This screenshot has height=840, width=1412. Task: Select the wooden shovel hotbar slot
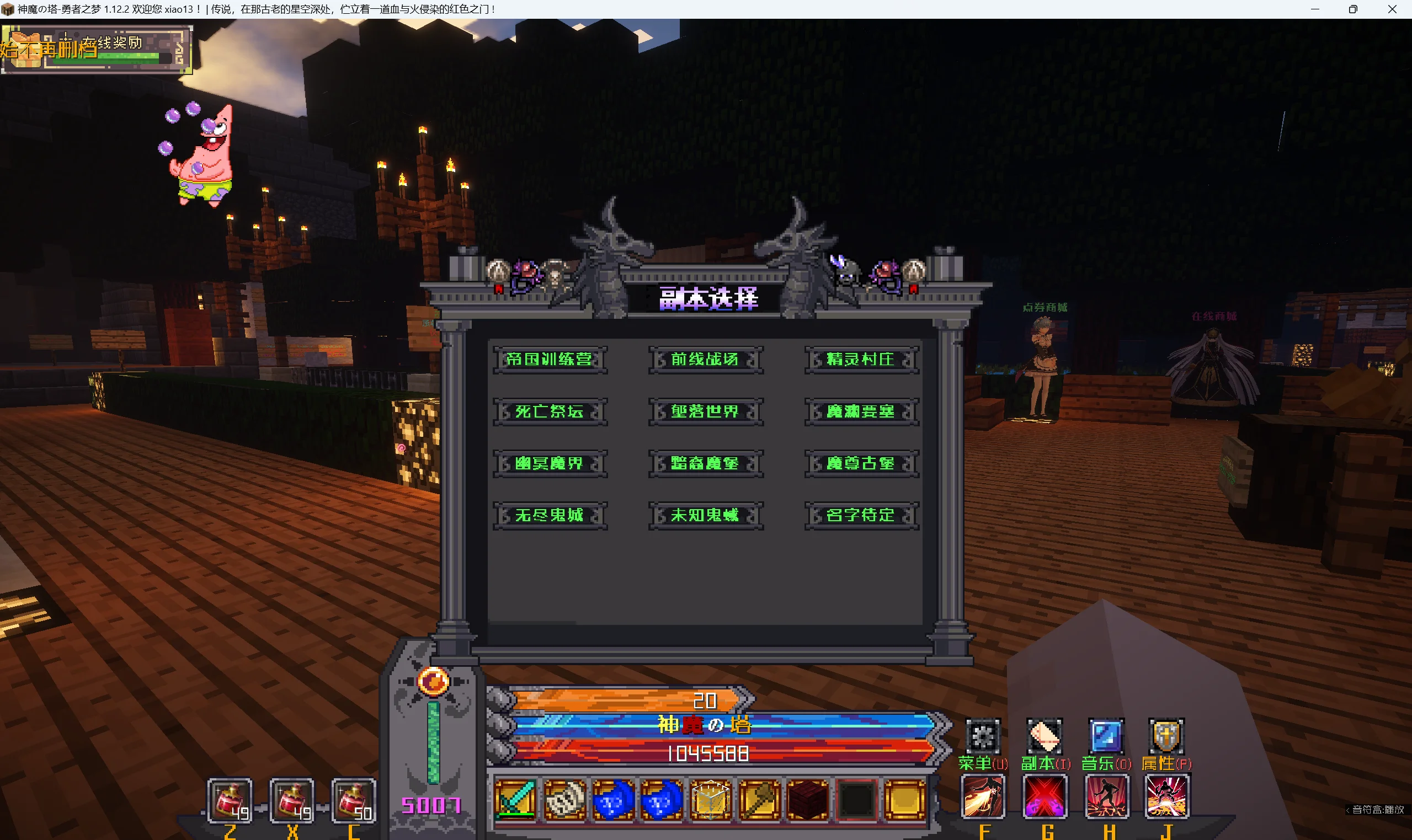coord(759,799)
